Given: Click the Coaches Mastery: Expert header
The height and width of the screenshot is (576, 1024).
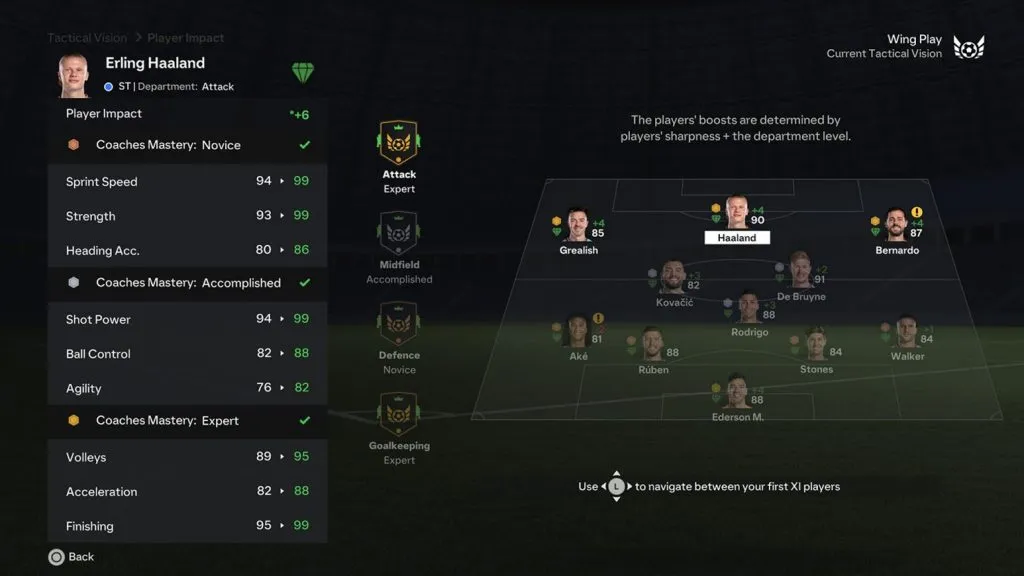Looking at the screenshot, I should [187, 421].
